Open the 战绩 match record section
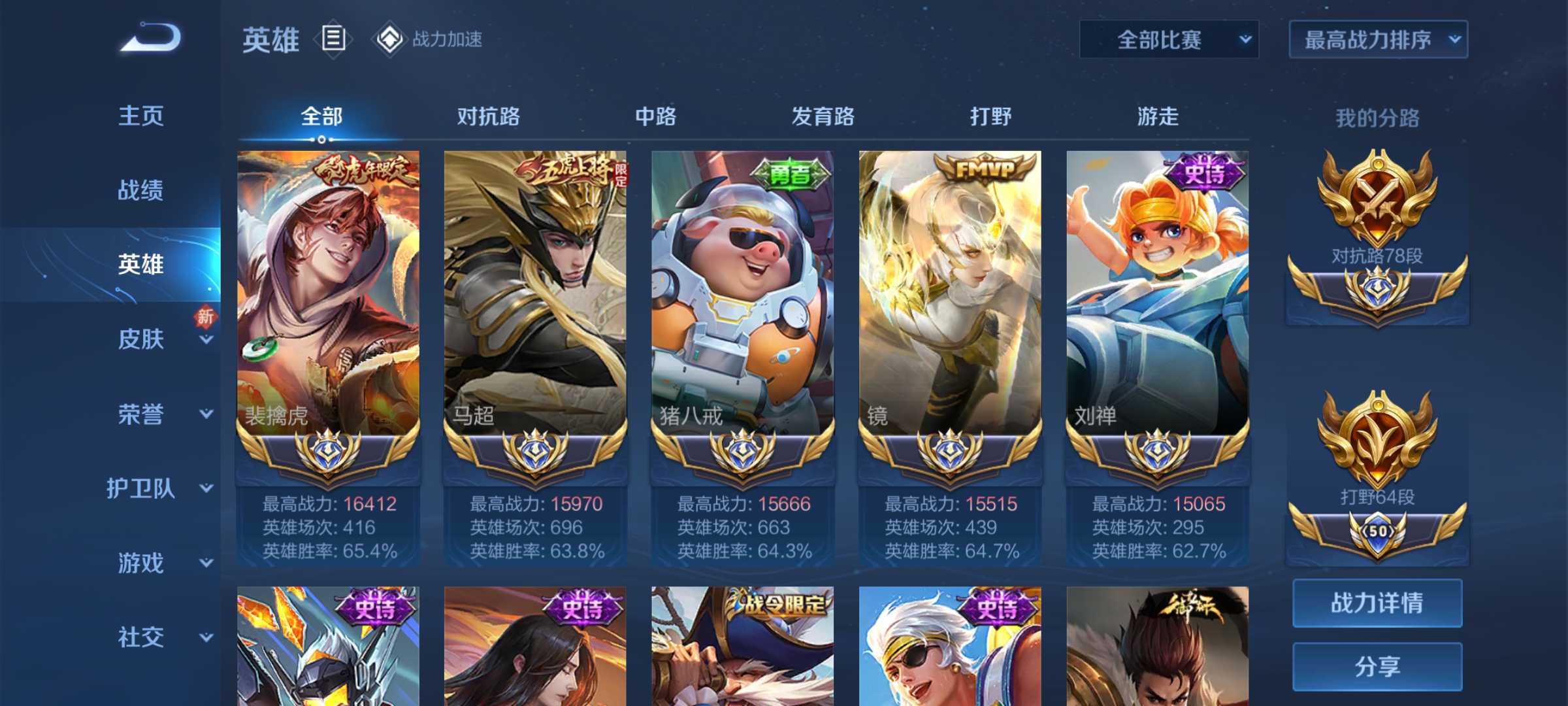 [x=141, y=191]
